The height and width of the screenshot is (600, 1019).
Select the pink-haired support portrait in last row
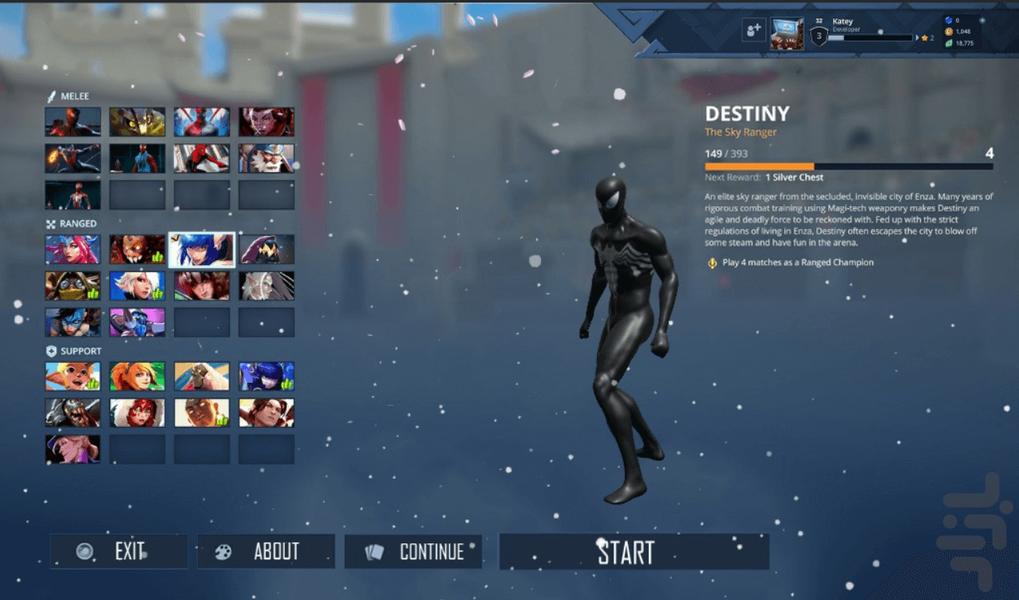coord(73,448)
